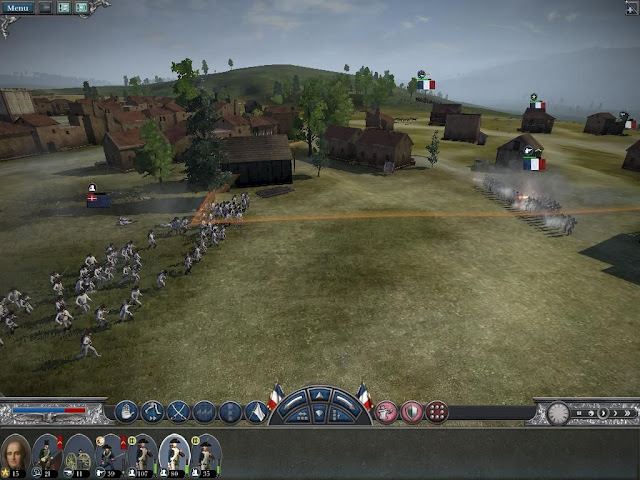Toggle the rightmost green panel button beside Menu
The width and height of the screenshot is (640, 480).
tap(81, 8)
